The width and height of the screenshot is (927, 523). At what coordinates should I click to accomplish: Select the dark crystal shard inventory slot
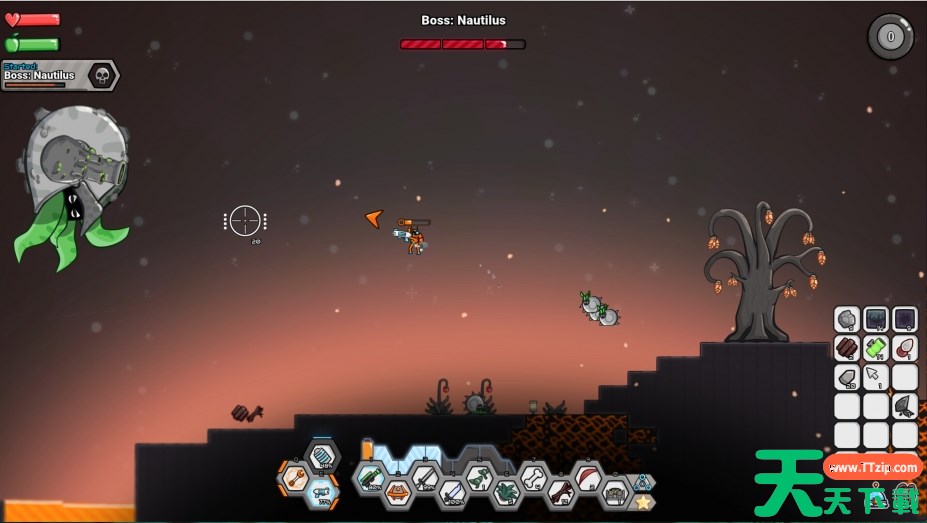click(905, 406)
